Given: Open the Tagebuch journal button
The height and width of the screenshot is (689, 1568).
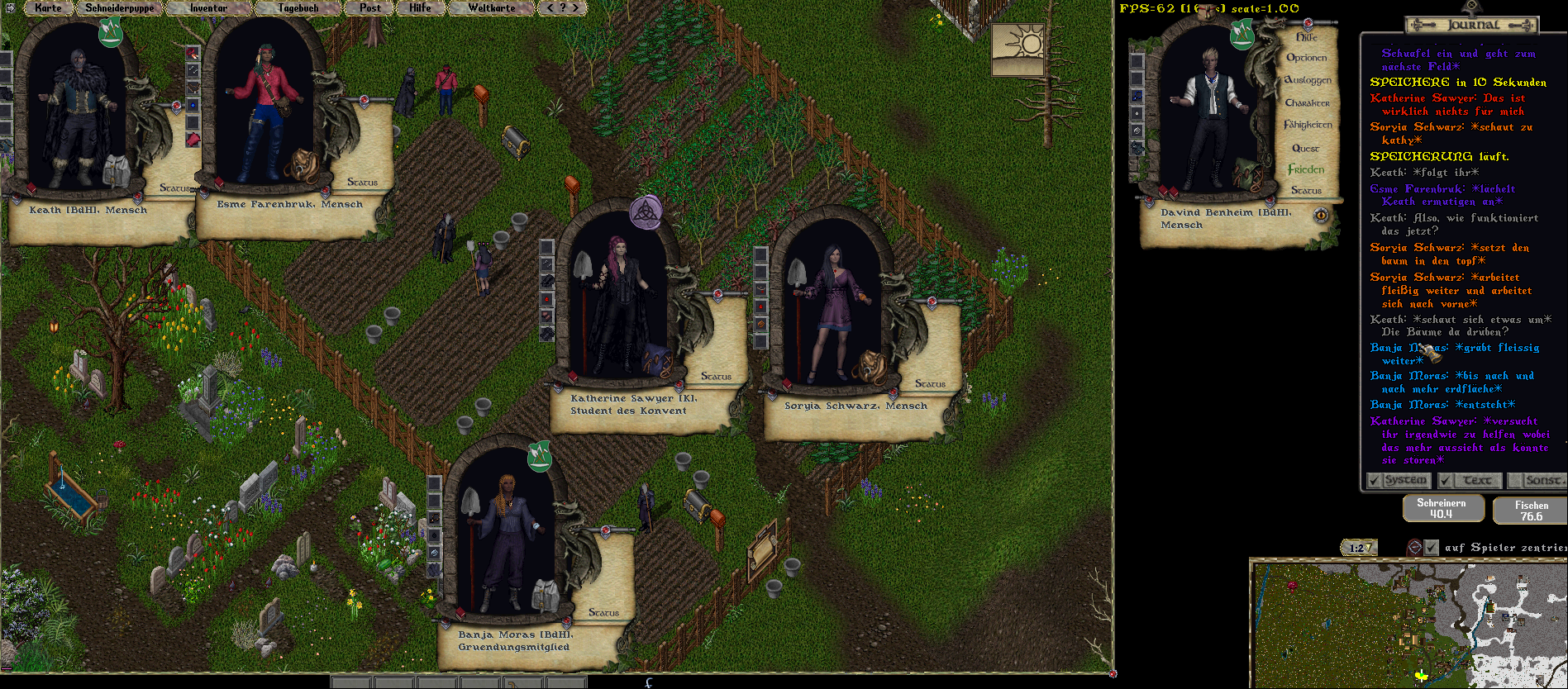Looking at the screenshot, I should [298, 8].
